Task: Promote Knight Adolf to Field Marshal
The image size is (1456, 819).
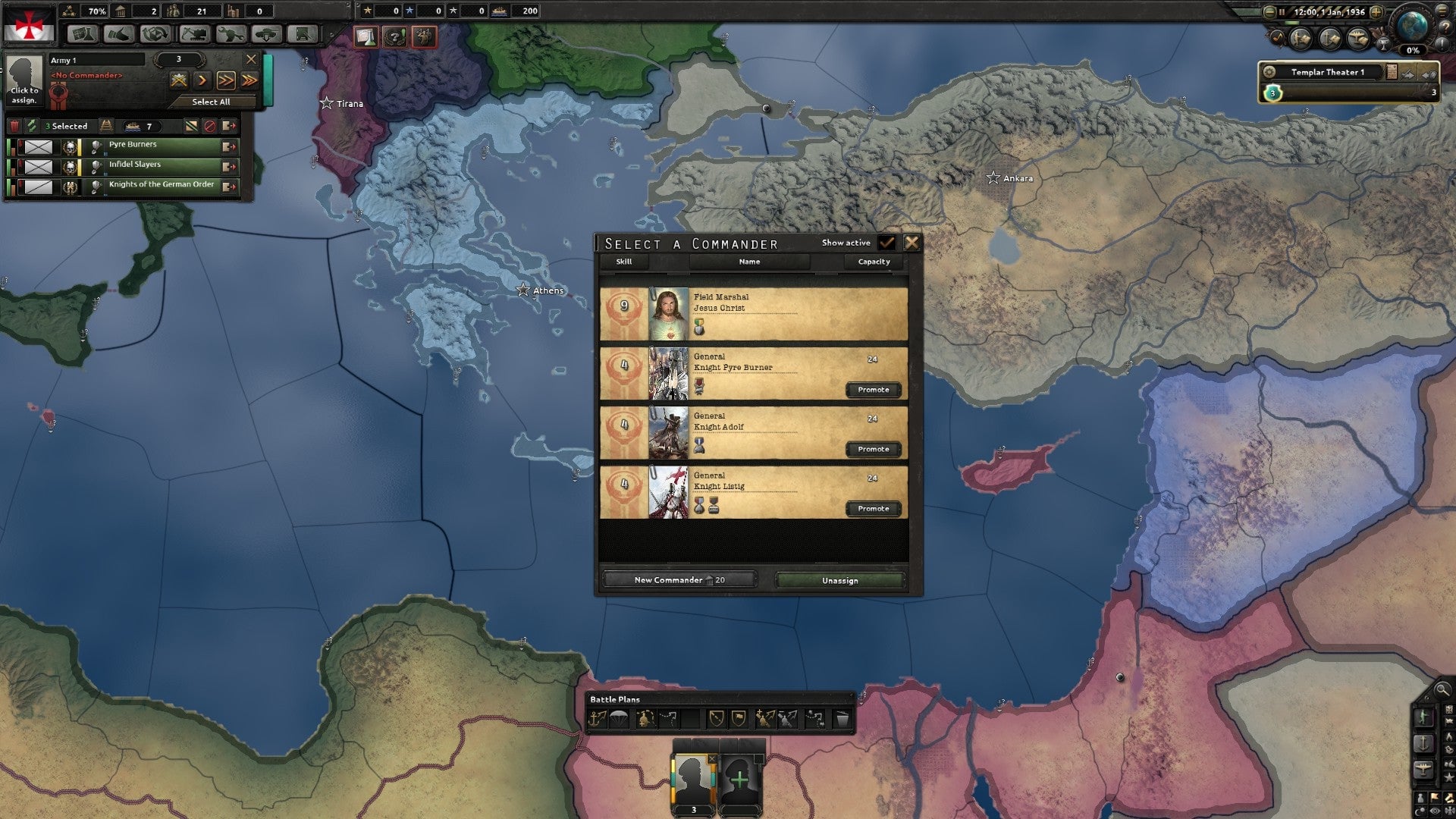Action: point(873,449)
